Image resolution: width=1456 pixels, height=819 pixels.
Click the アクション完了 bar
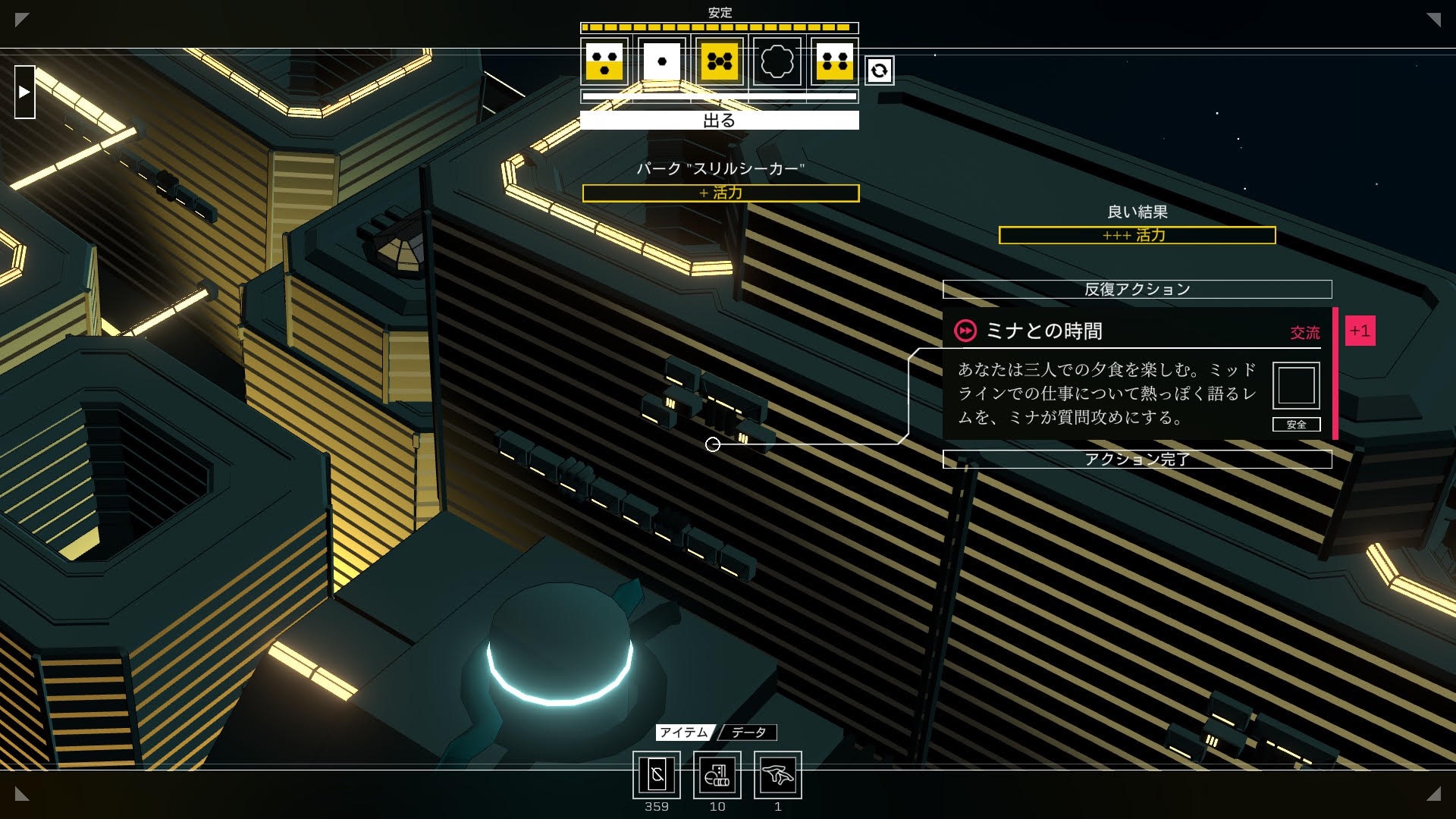tap(1137, 459)
